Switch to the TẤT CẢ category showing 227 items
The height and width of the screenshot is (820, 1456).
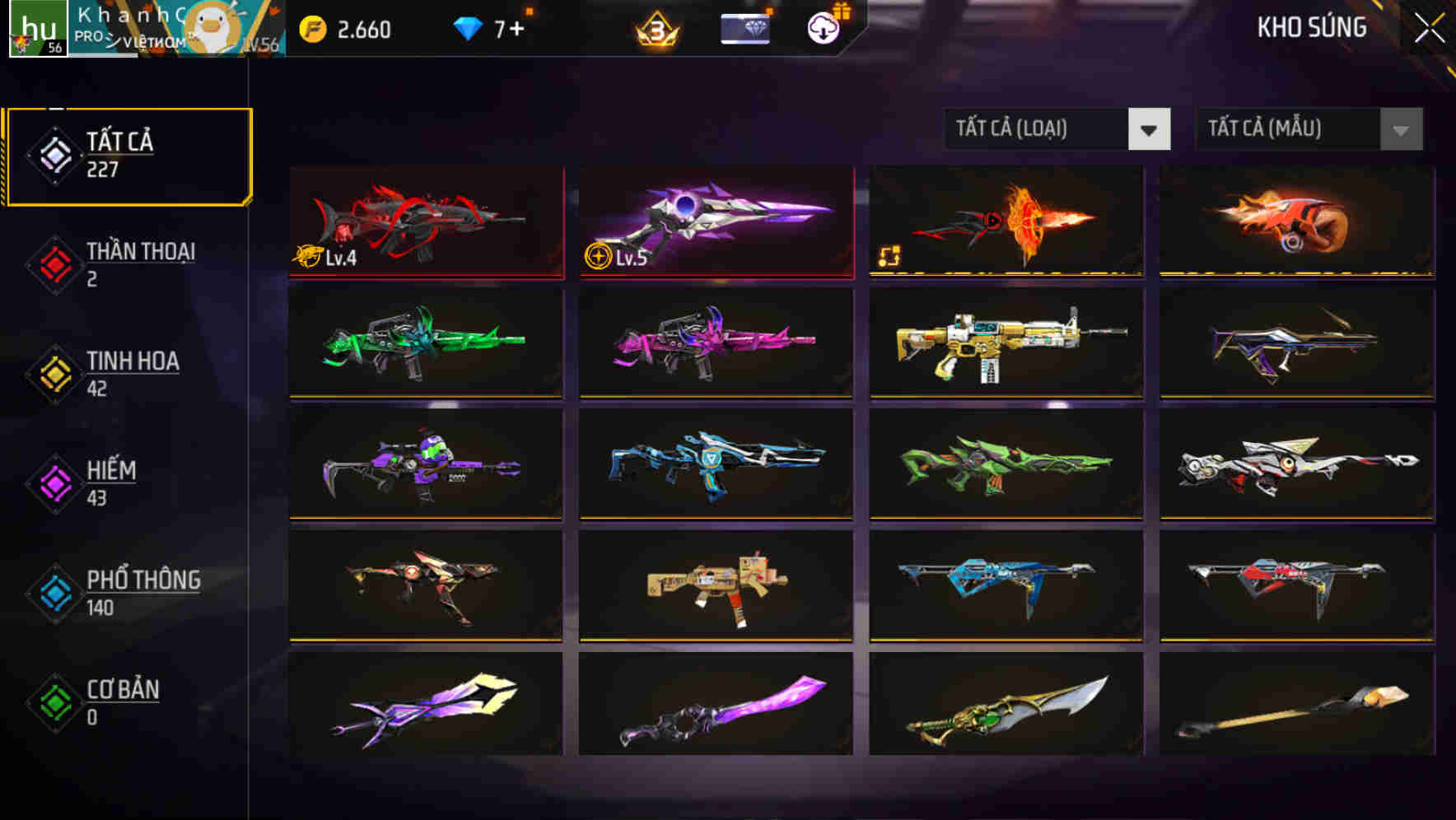(128, 155)
